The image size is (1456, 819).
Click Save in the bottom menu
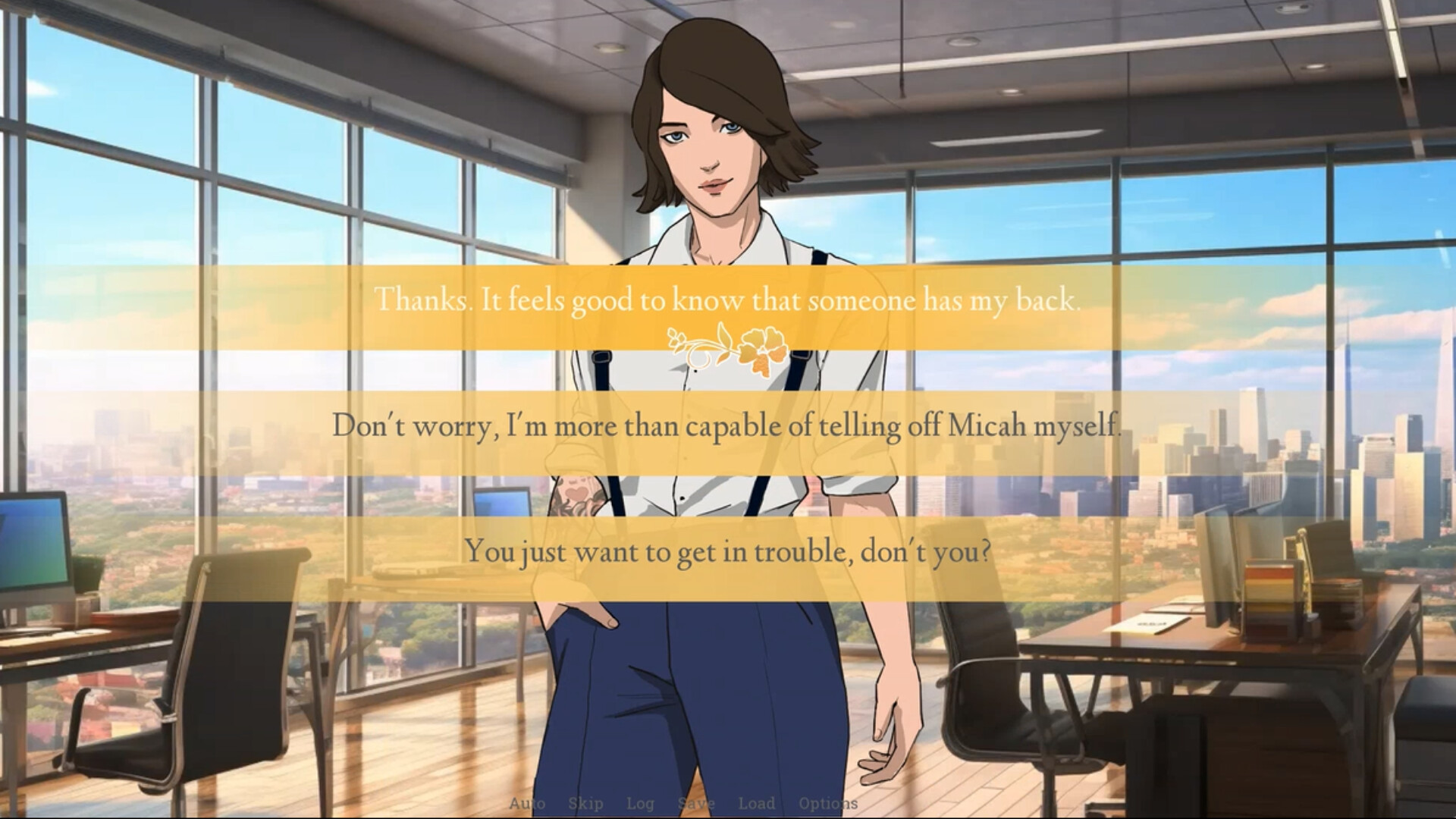[x=695, y=803]
